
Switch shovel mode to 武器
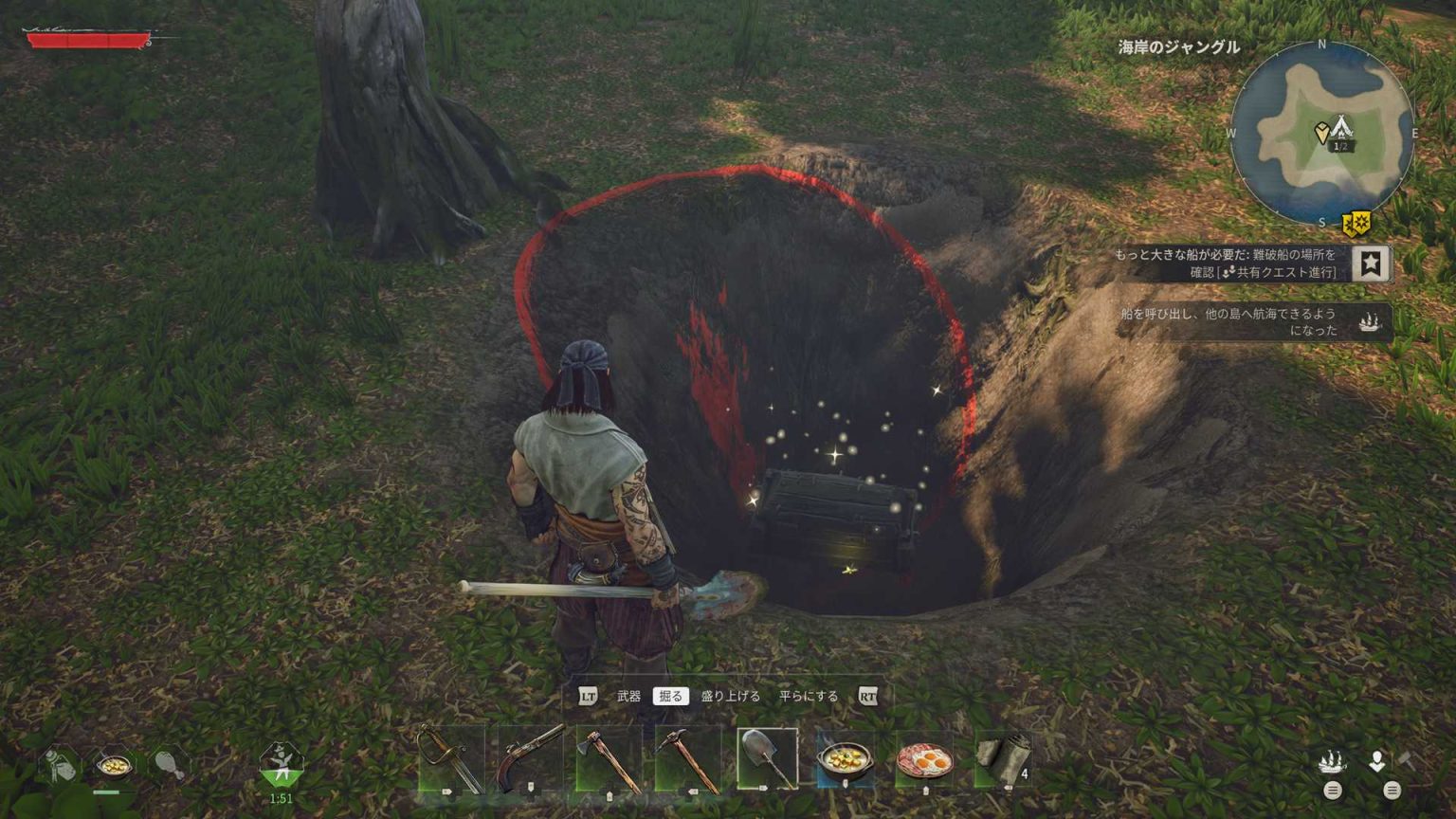point(628,697)
